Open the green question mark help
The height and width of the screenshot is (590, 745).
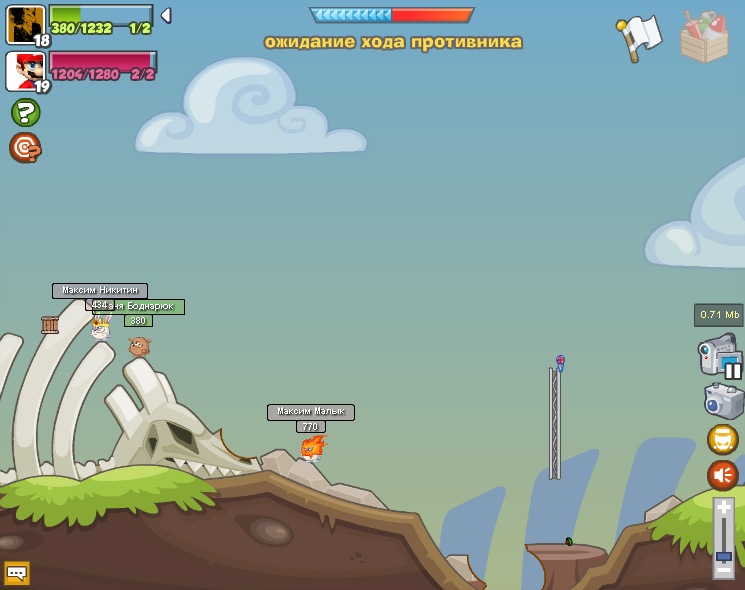pyautogui.click(x=25, y=112)
